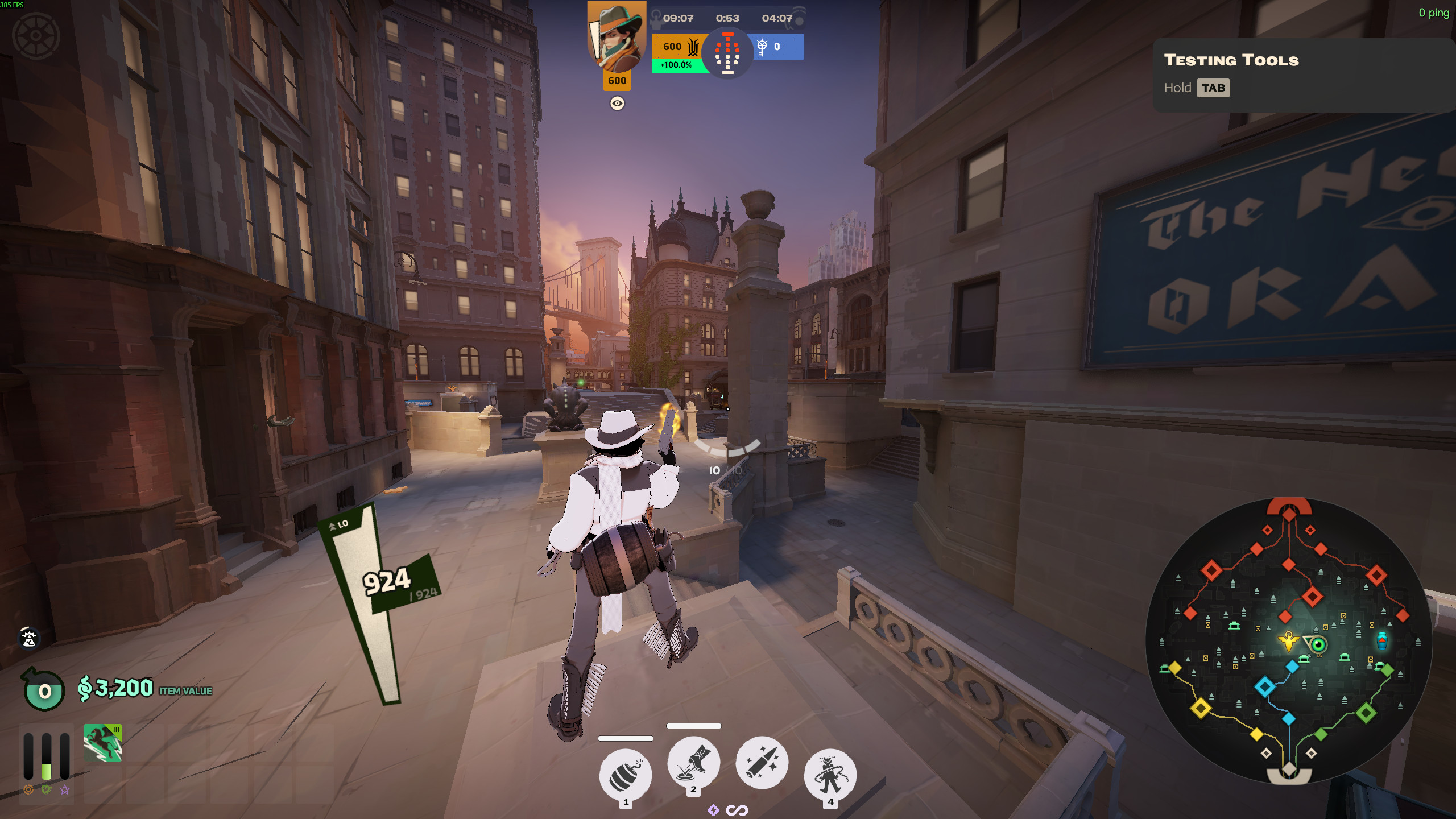
Task: Click the yellow hero marker on minimap
Action: 1288,642
